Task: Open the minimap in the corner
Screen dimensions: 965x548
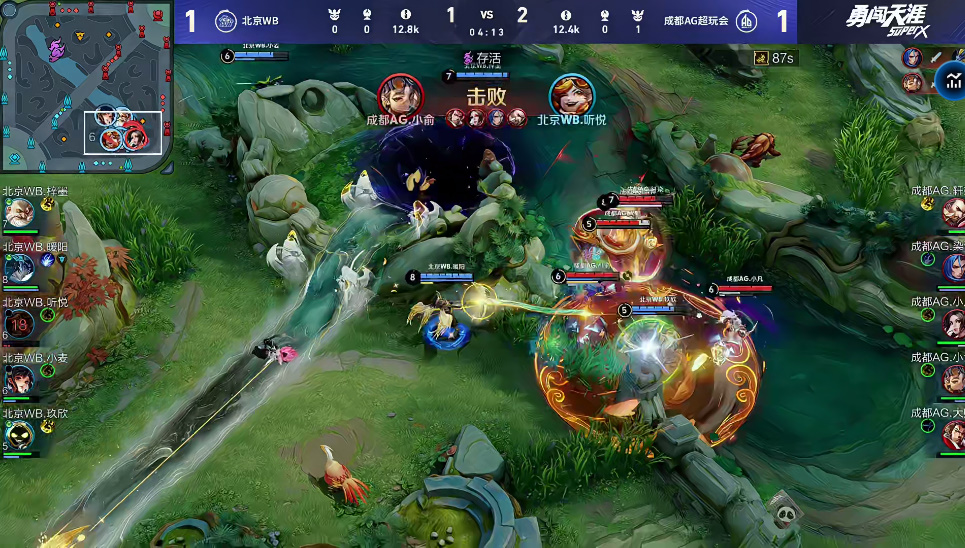Action: (x=86, y=86)
